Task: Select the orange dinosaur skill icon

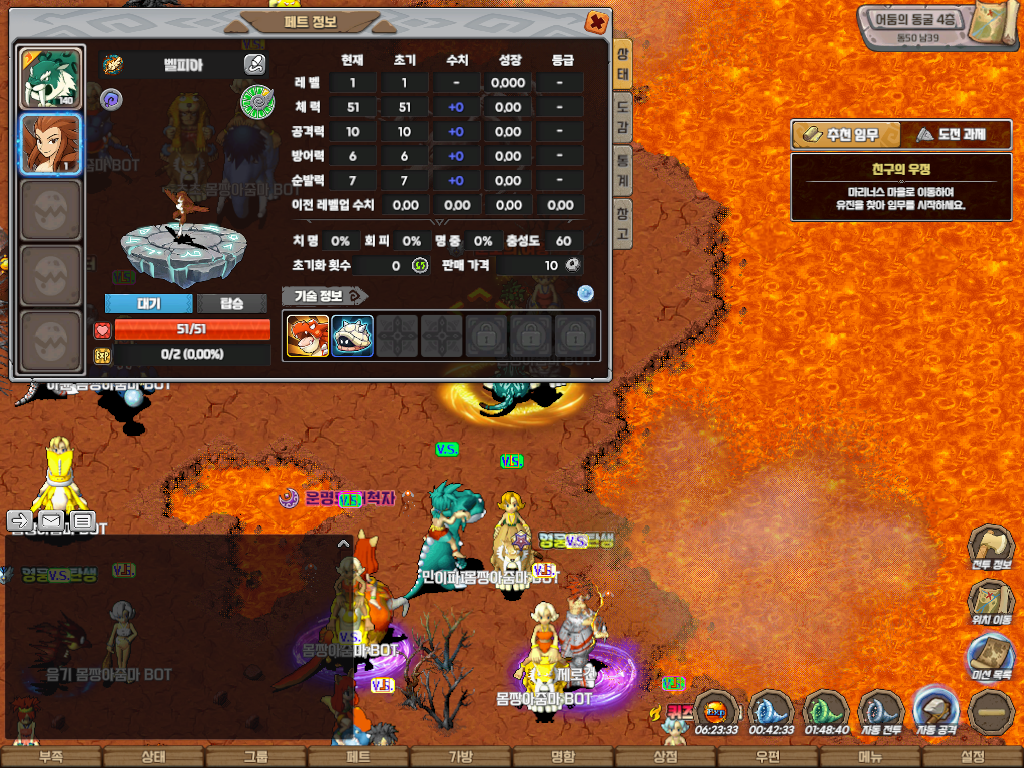Action: (307, 336)
